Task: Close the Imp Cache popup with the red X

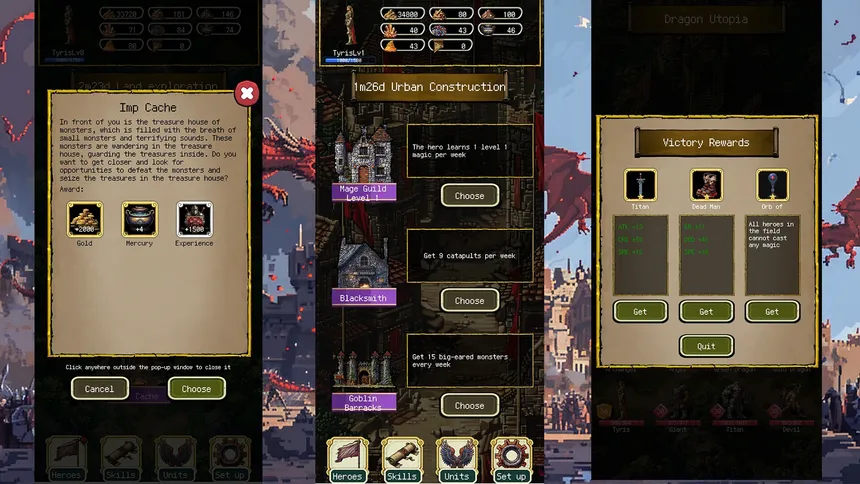Action: point(246,94)
